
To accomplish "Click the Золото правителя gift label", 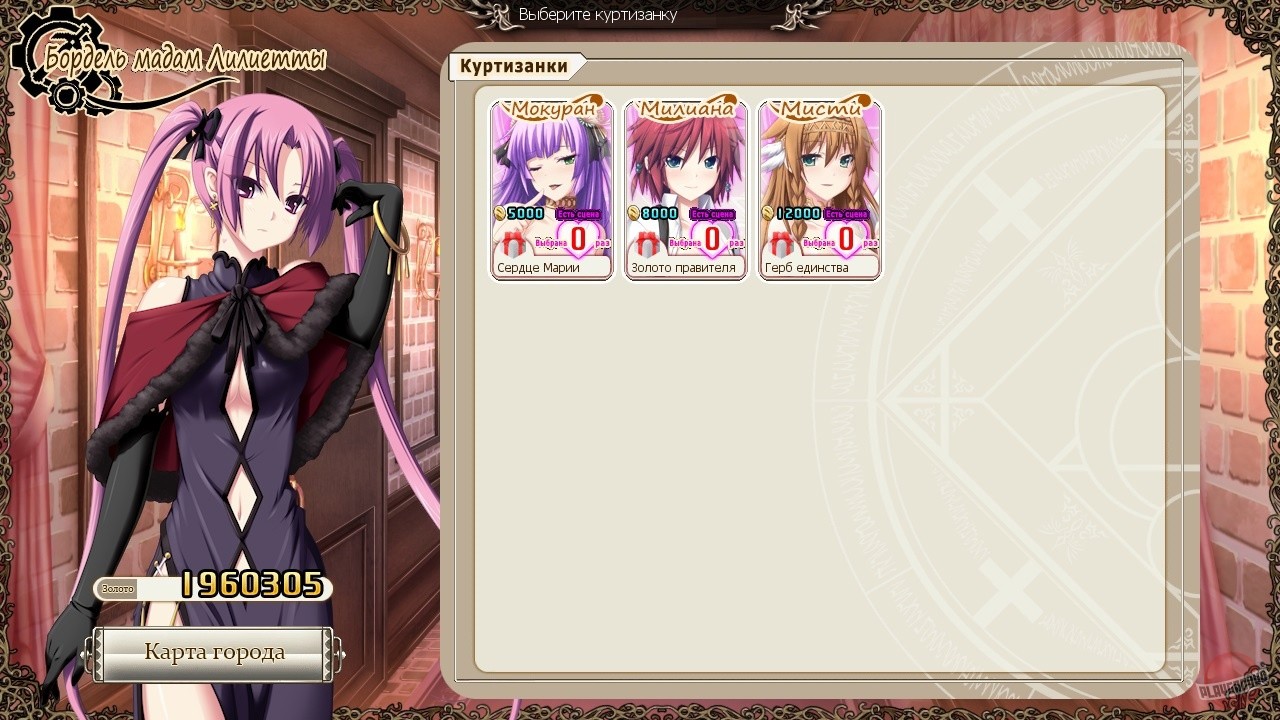I will [684, 267].
